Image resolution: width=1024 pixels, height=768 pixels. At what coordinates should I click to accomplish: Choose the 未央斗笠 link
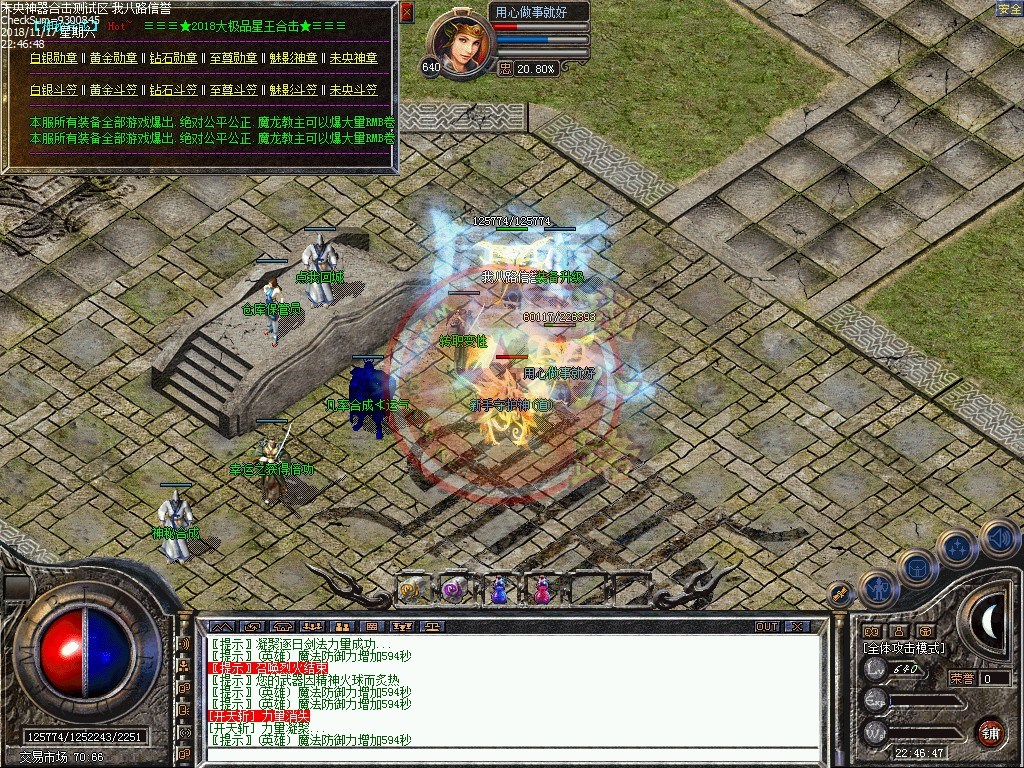(x=353, y=90)
